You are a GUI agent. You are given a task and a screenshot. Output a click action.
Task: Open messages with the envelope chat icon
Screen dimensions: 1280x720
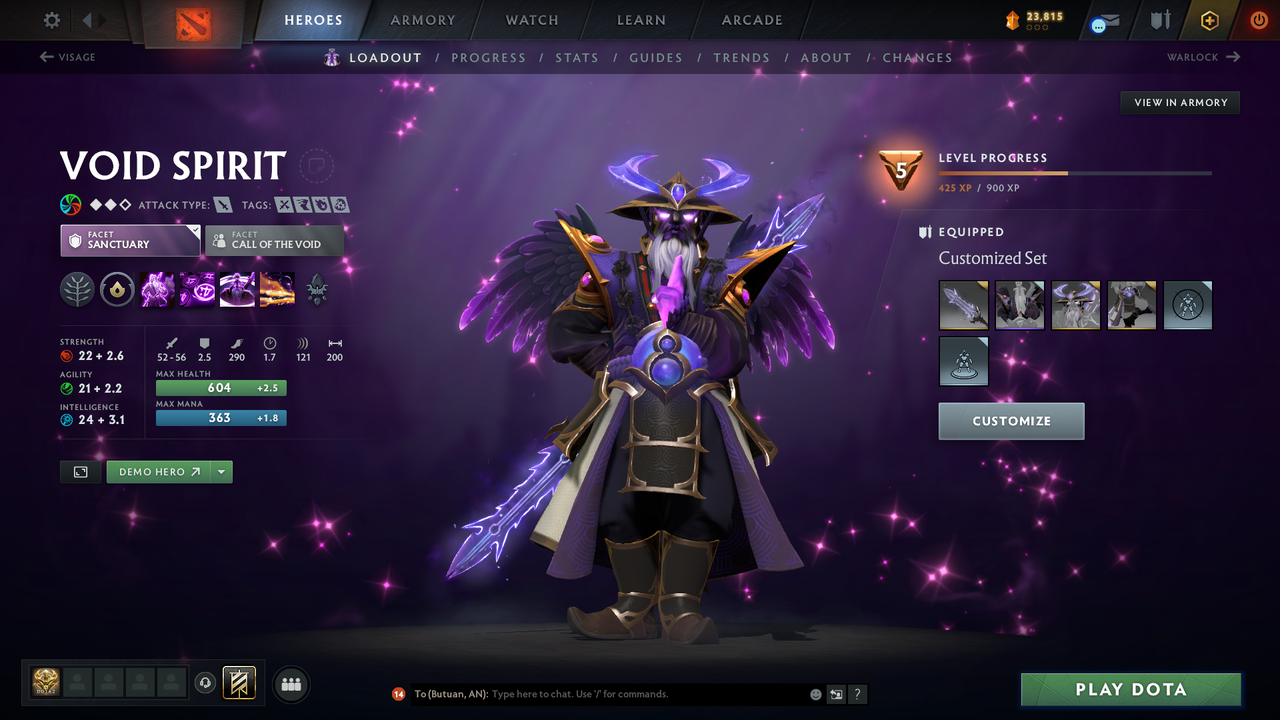[x=1107, y=20]
